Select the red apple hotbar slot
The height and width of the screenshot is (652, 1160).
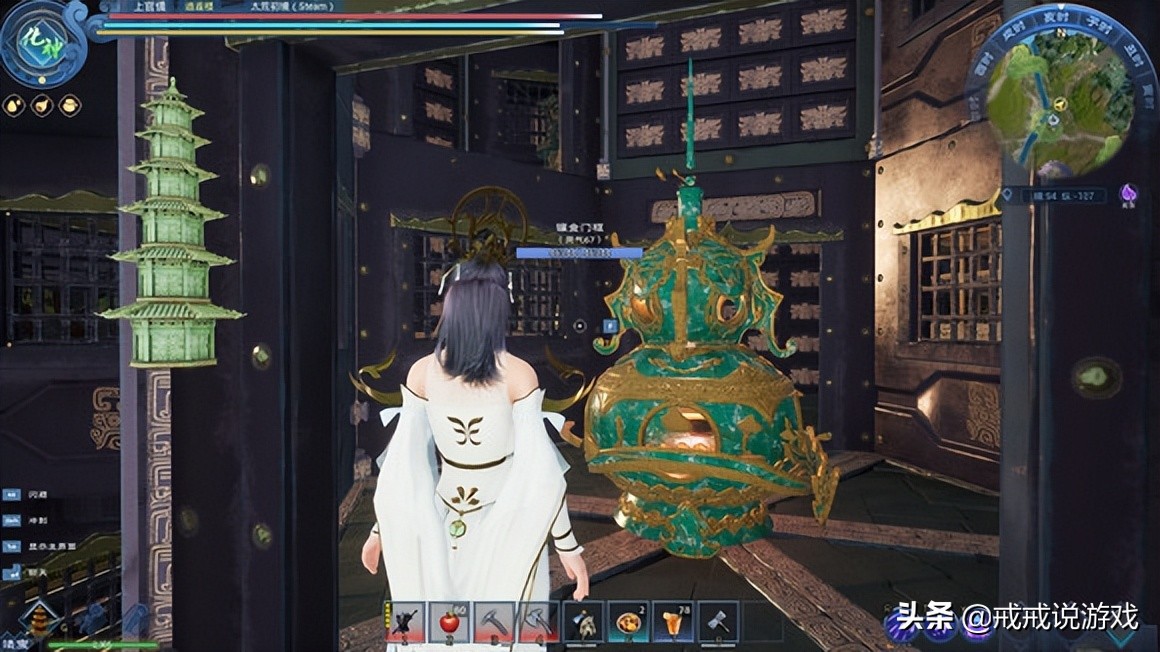[x=449, y=622]
